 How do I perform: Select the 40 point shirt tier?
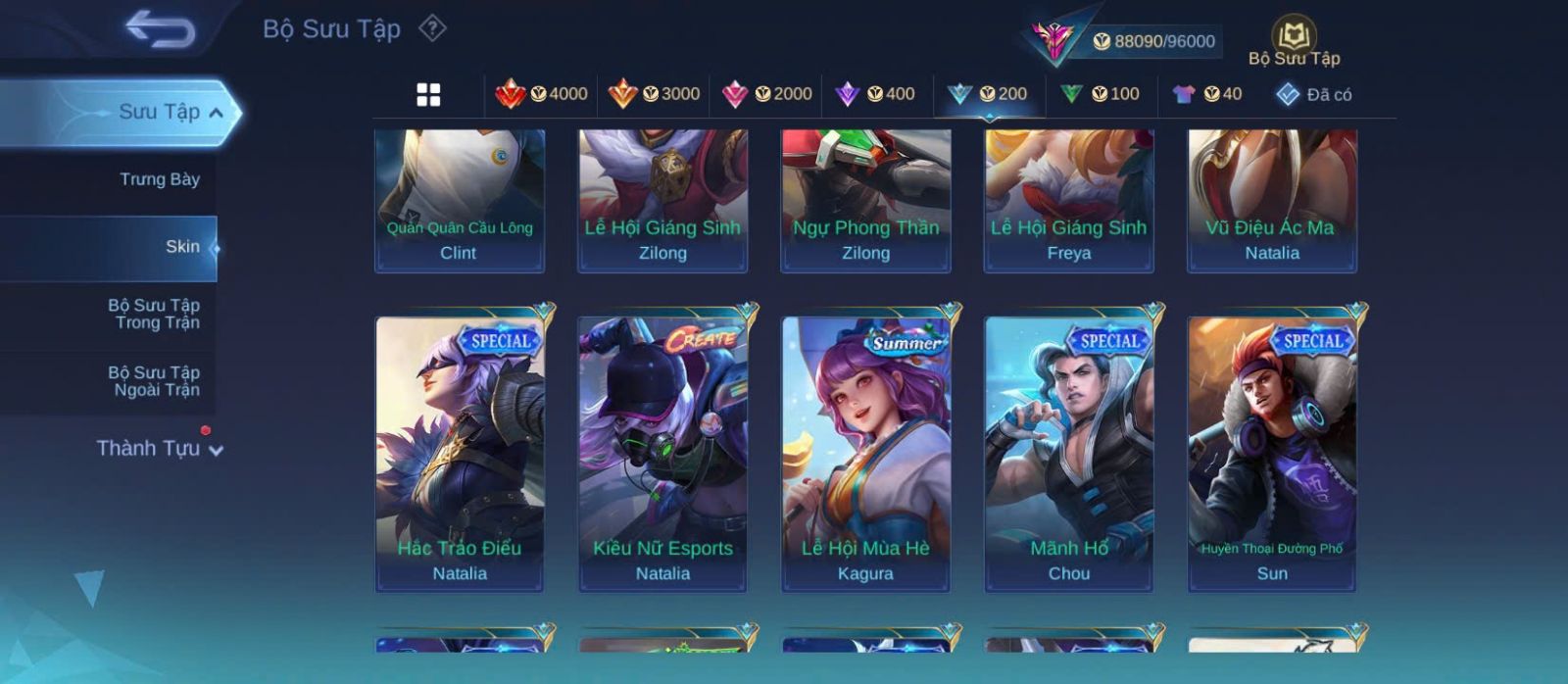point(1207,94)
